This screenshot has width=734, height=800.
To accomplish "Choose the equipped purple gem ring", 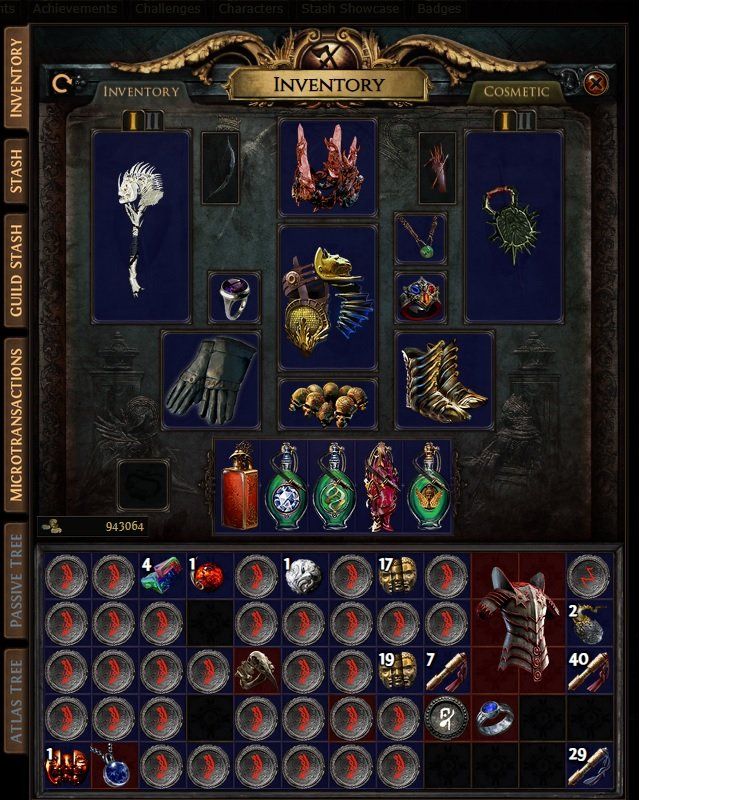I will (x=234, y=297).
